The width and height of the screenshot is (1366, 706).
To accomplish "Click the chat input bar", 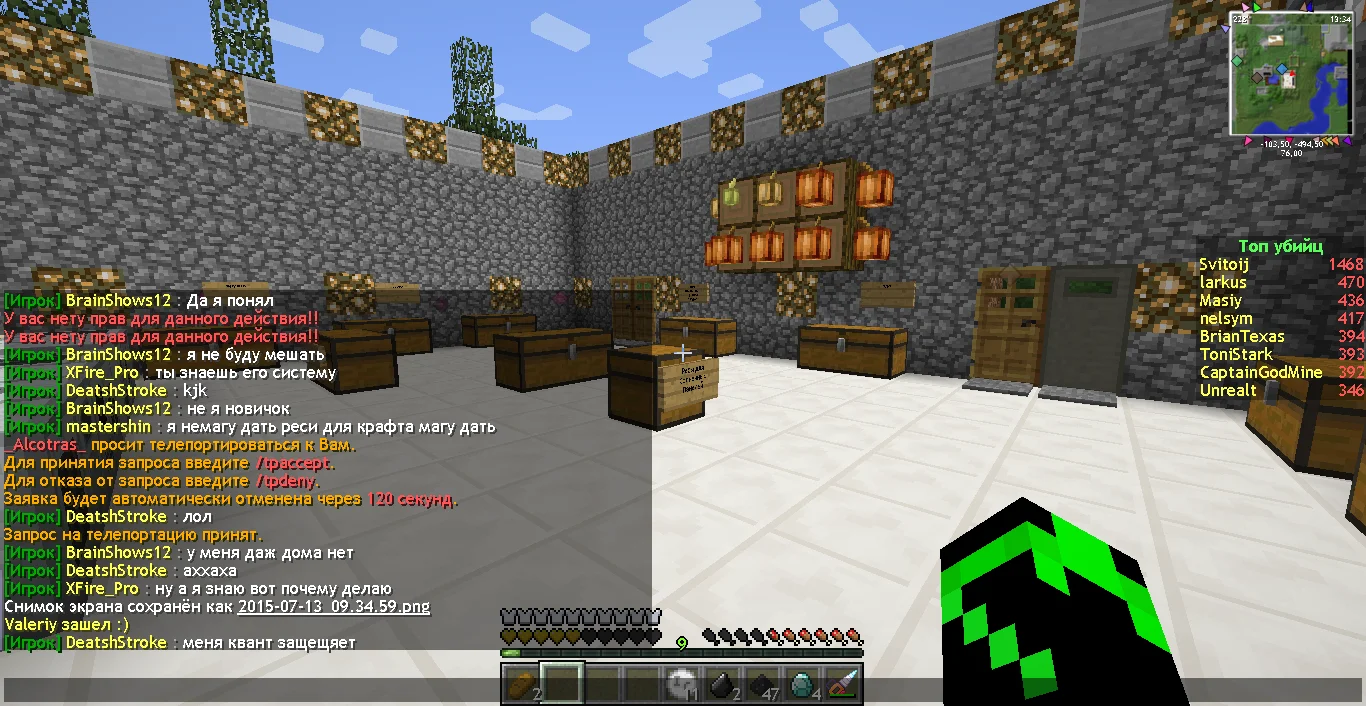I will tap(250, 690).
